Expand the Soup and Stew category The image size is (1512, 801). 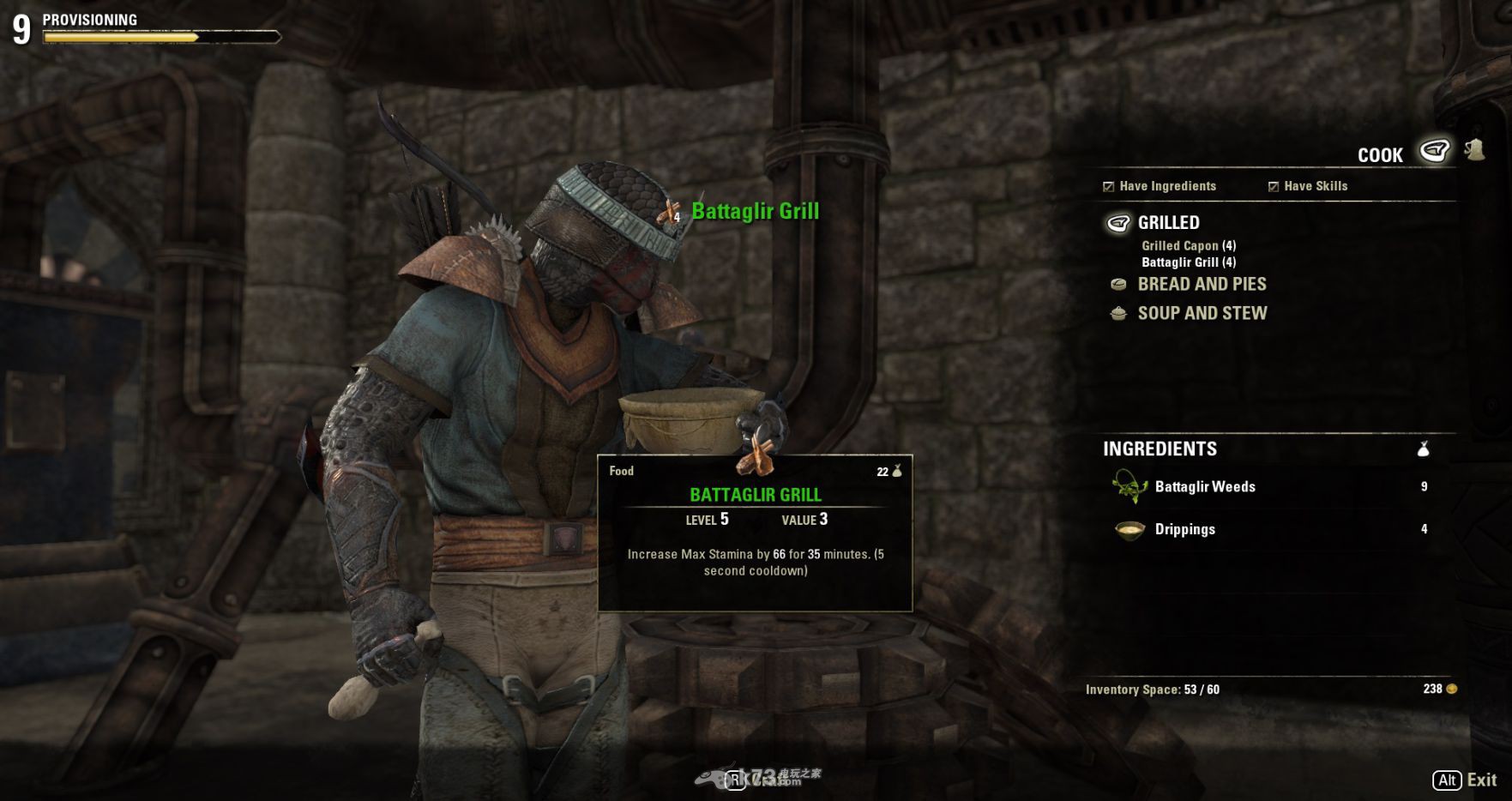point(1201,314)
